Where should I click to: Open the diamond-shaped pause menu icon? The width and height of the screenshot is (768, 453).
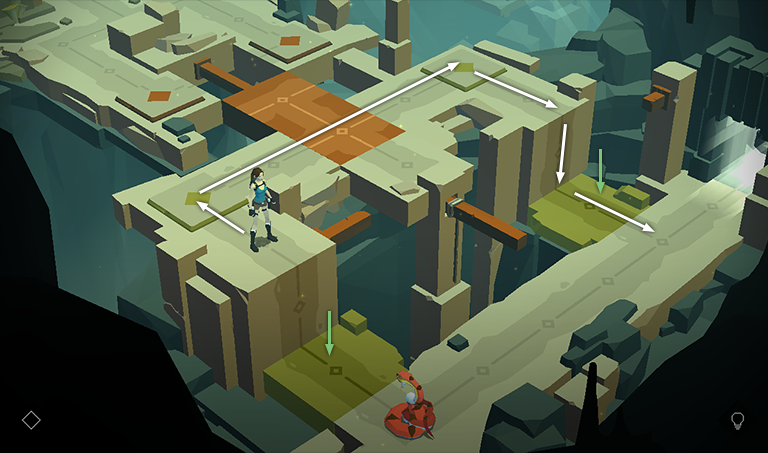[x=31, y=420]
